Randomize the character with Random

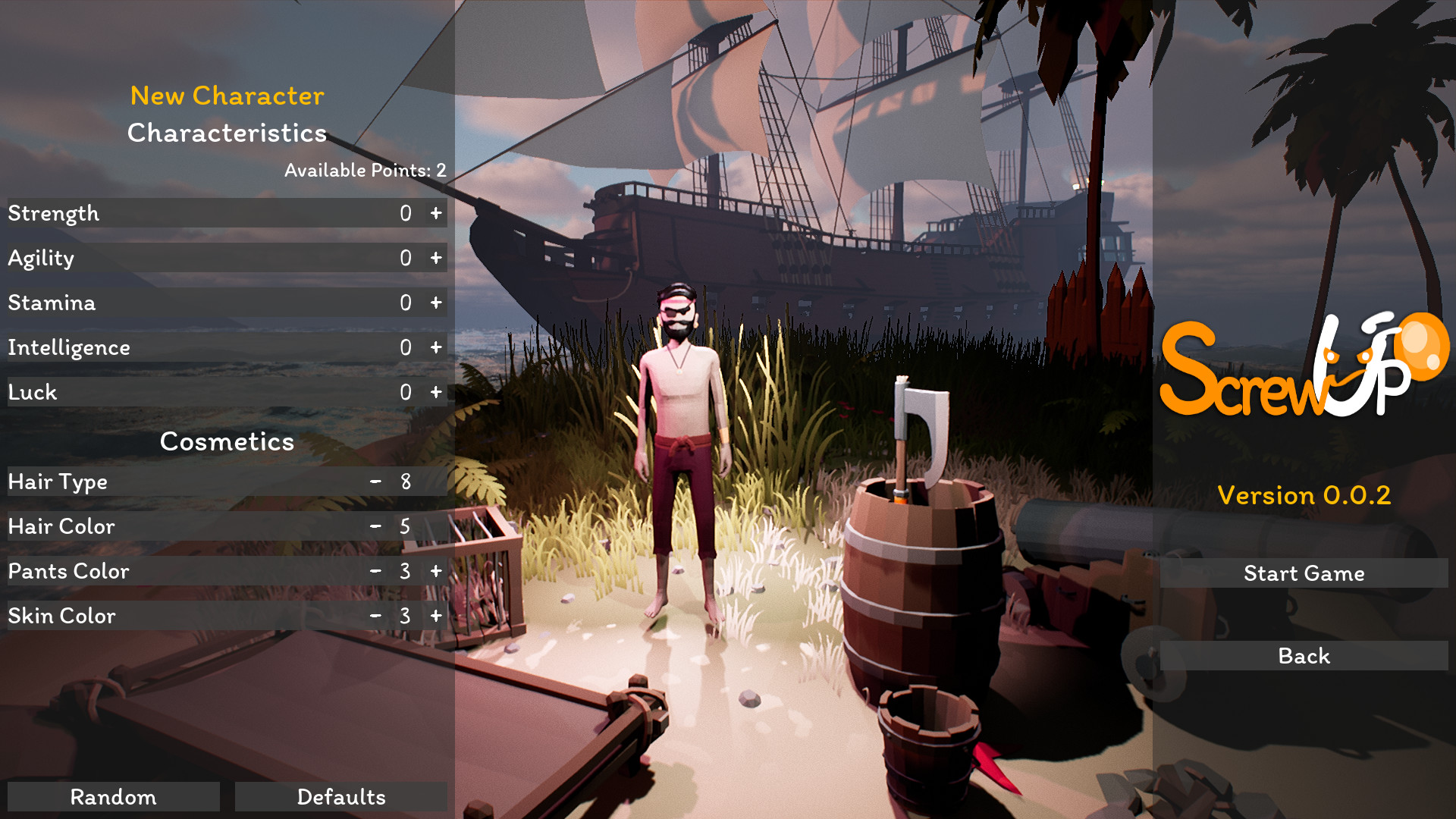(114, 797)
